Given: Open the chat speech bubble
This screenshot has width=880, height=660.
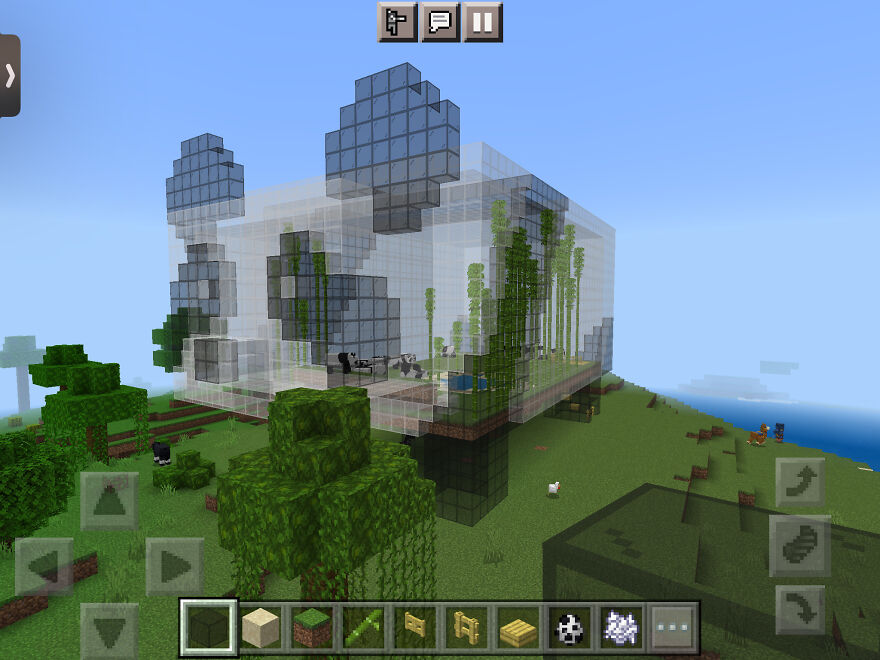Looking at the screenshot, I should [440, 22].
